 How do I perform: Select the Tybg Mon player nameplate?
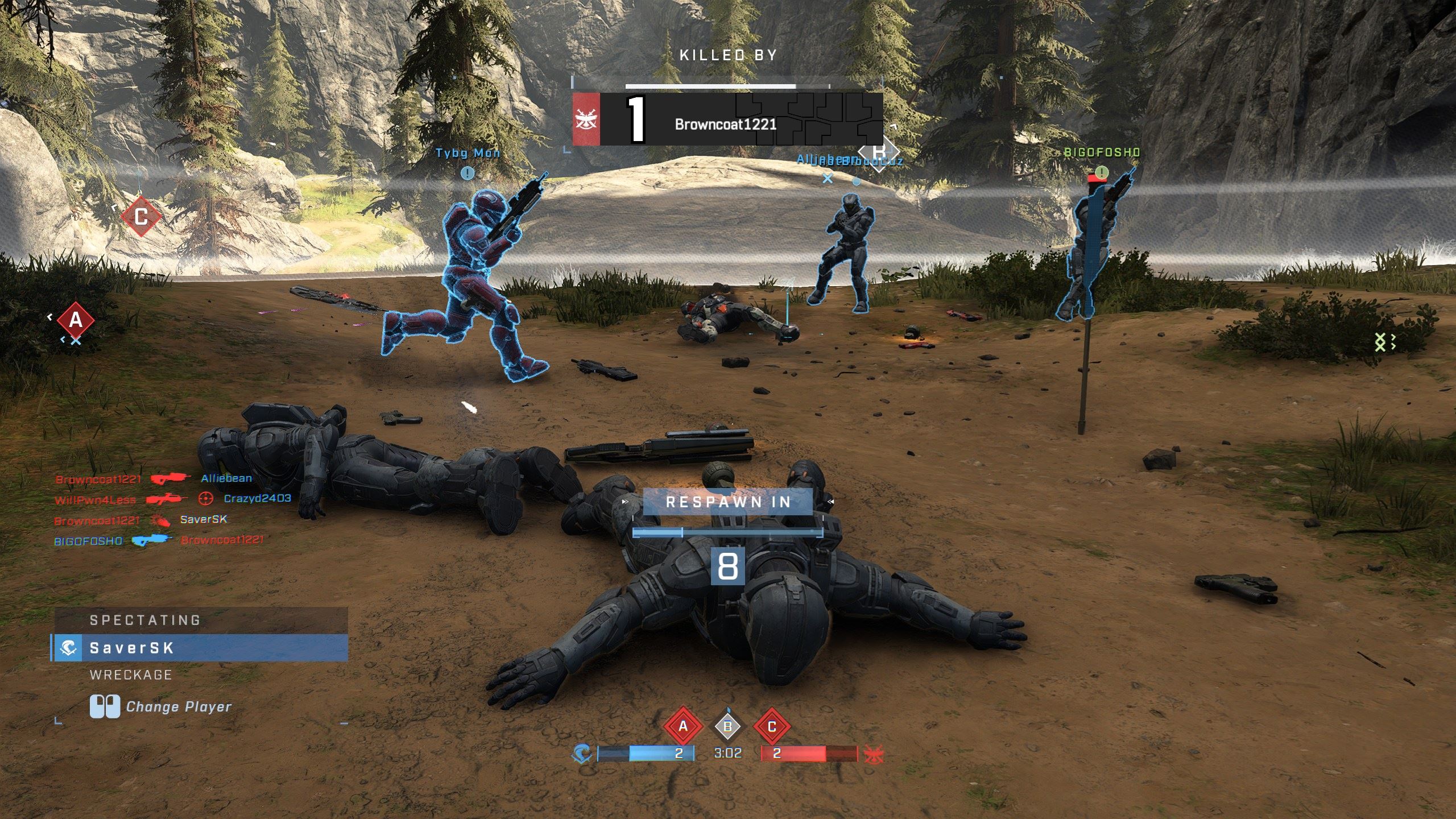point(468,153)
